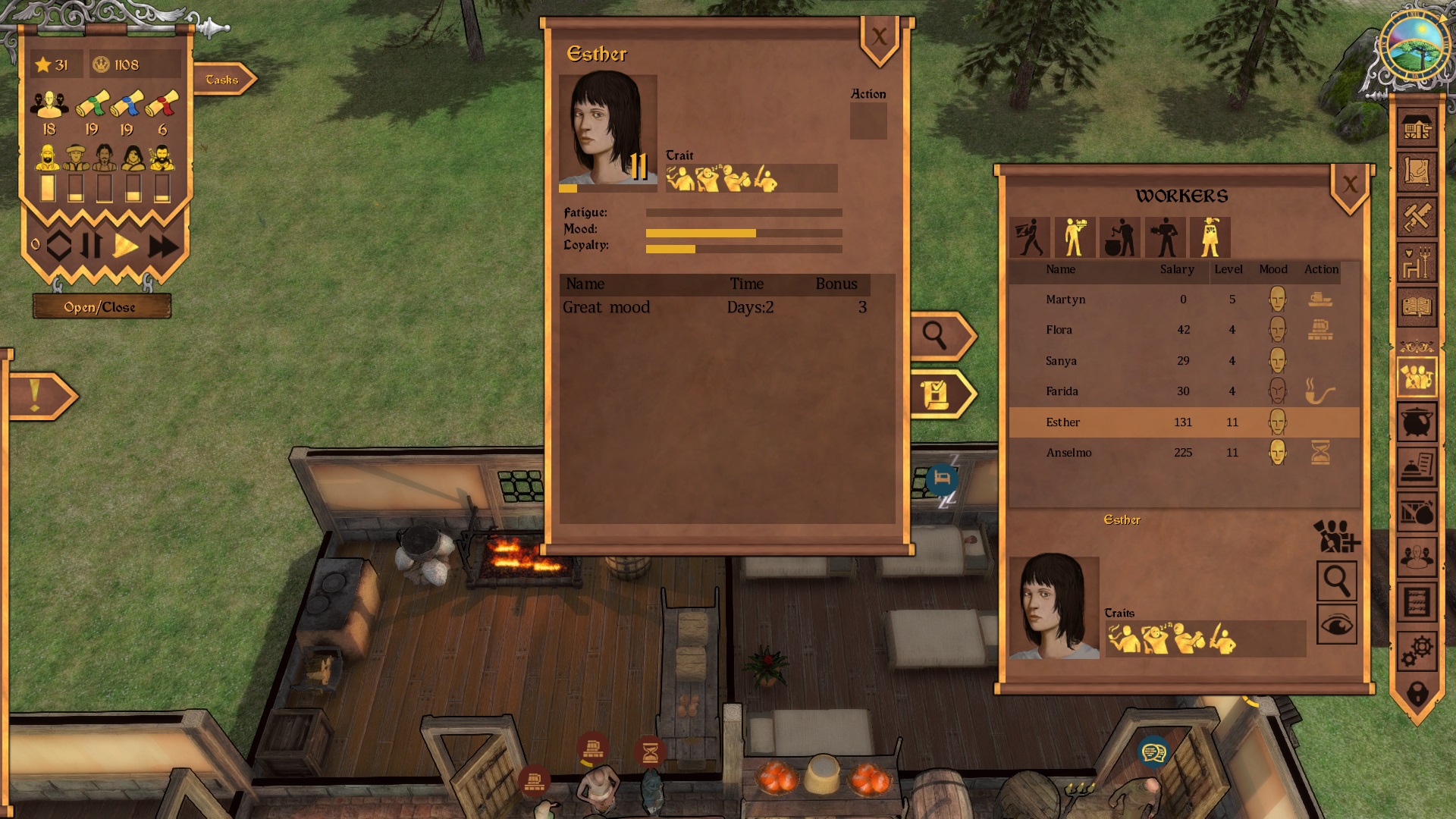Pause the game with the pause control
This screenshot has width=1456, height=819.
(x=92, y=246)
